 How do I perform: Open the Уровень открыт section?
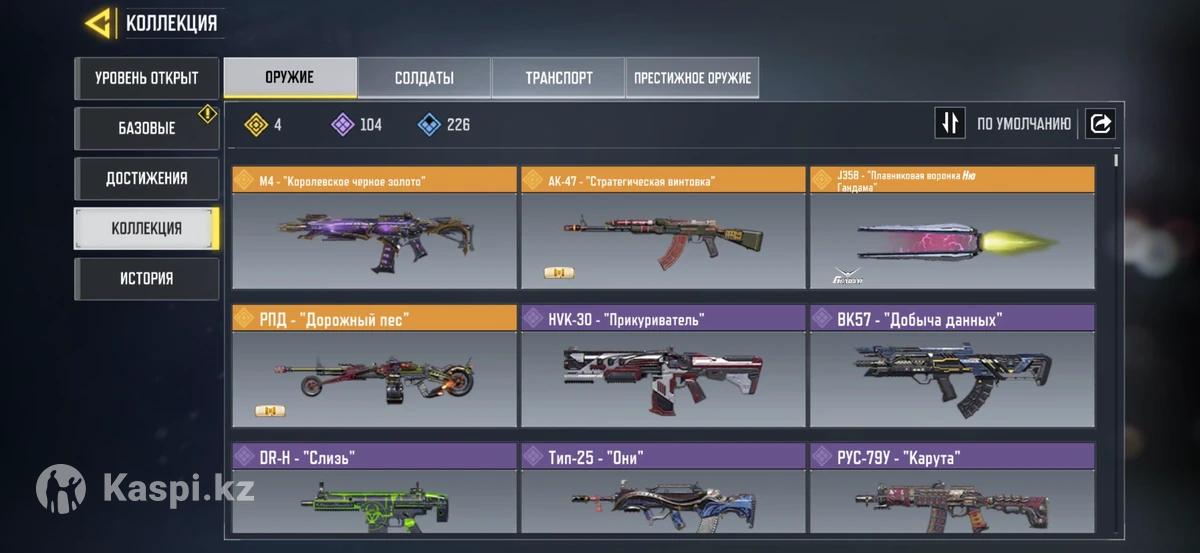click(146, 78)
